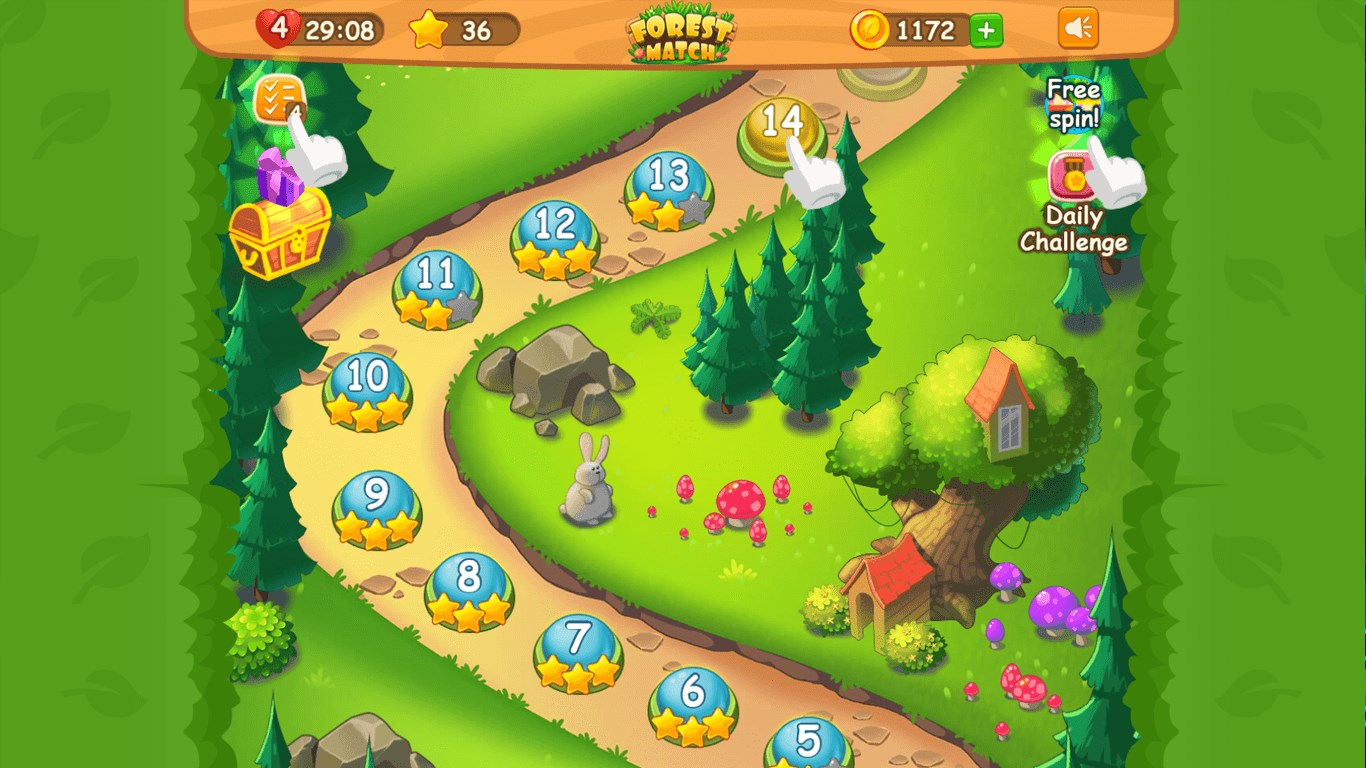Add coins with the green plus button

986,30
